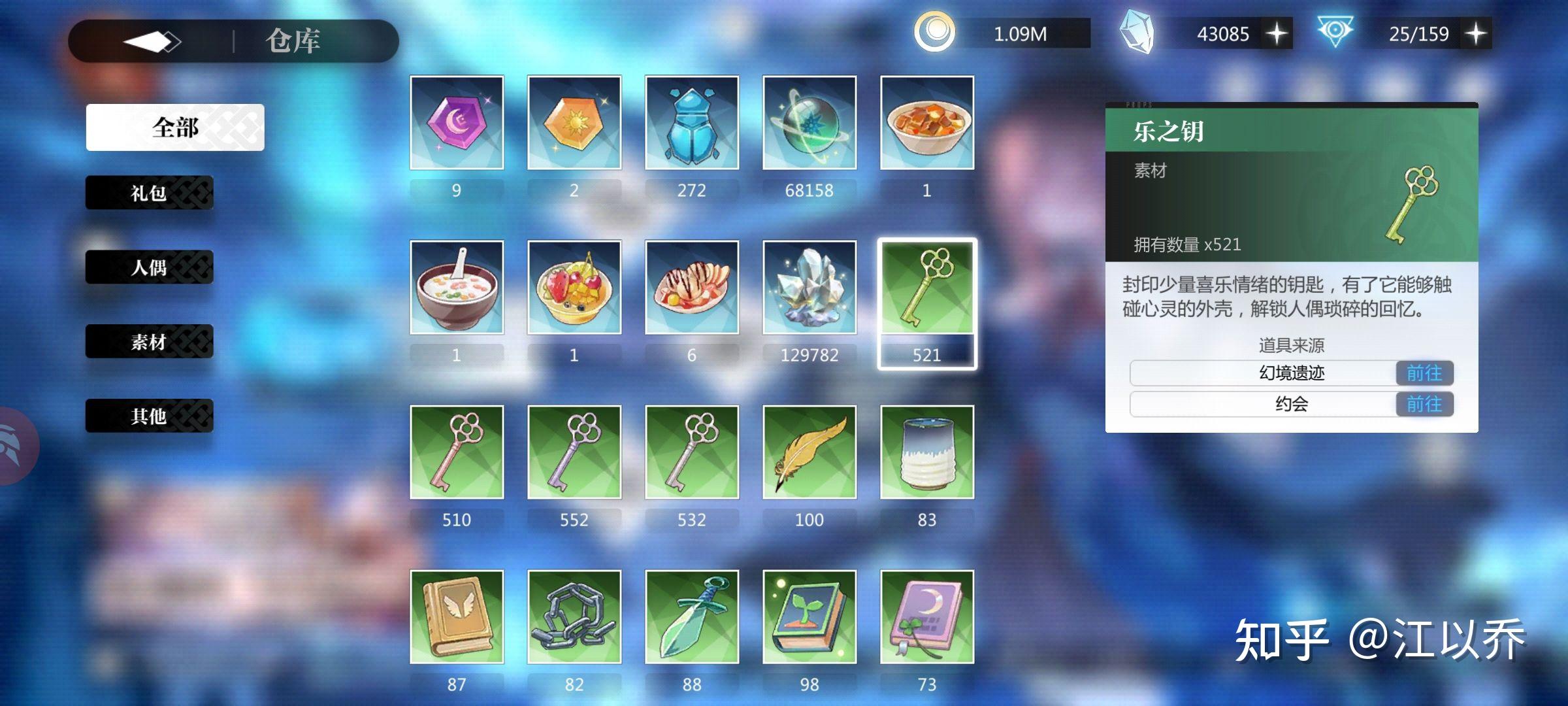Viewport: 1568px width, 706px height.
Task: Choose the orange sun gem item
Action: [574, 123]
